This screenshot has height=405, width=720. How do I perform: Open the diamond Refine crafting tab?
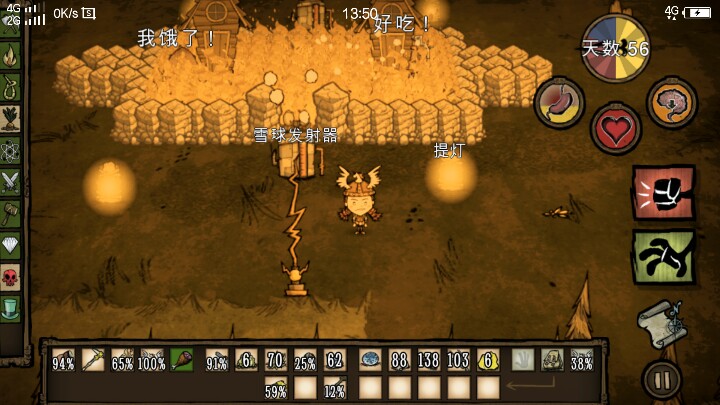click(x=11, y=243)
